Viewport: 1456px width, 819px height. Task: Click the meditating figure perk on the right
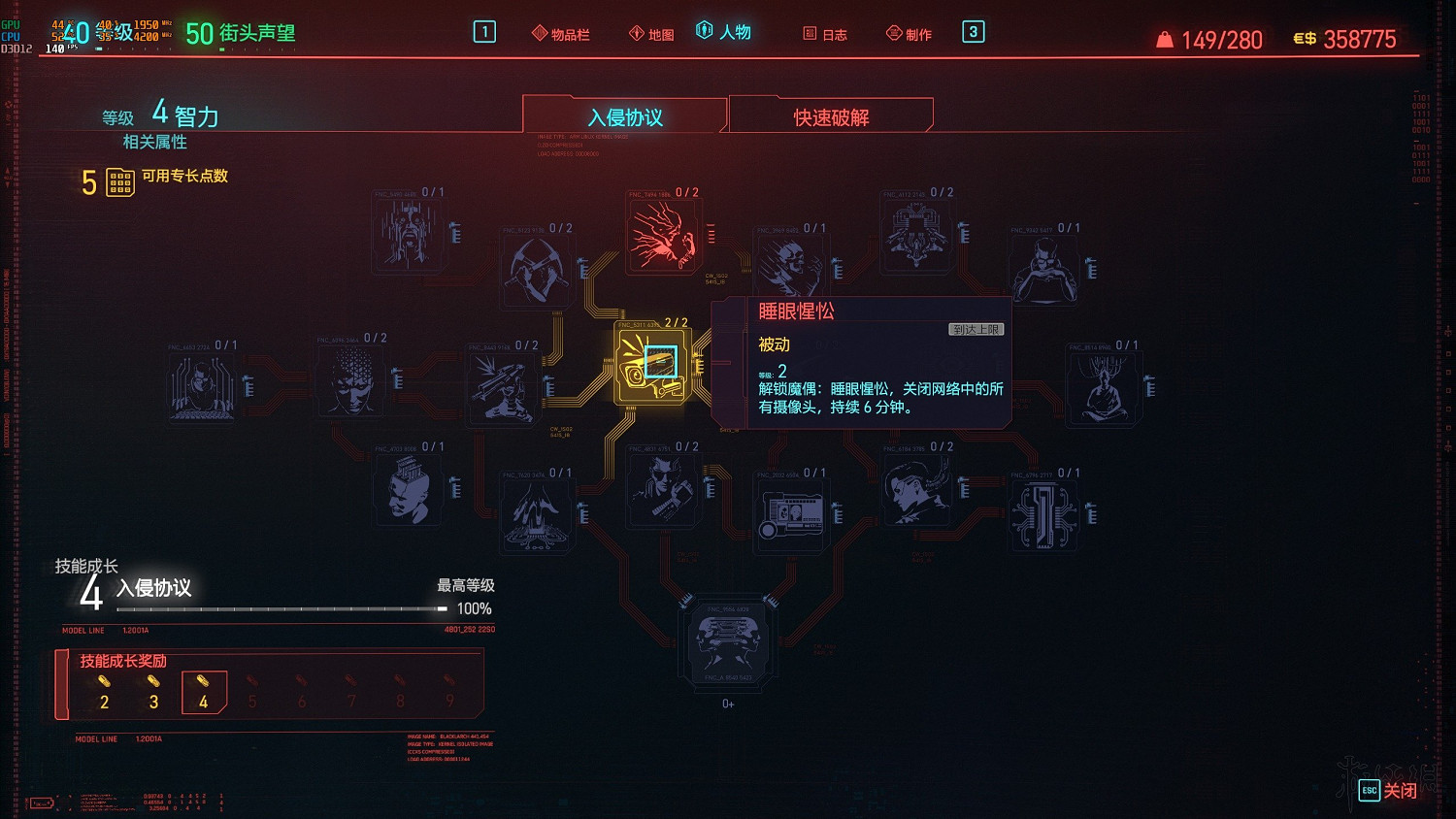1106,386
